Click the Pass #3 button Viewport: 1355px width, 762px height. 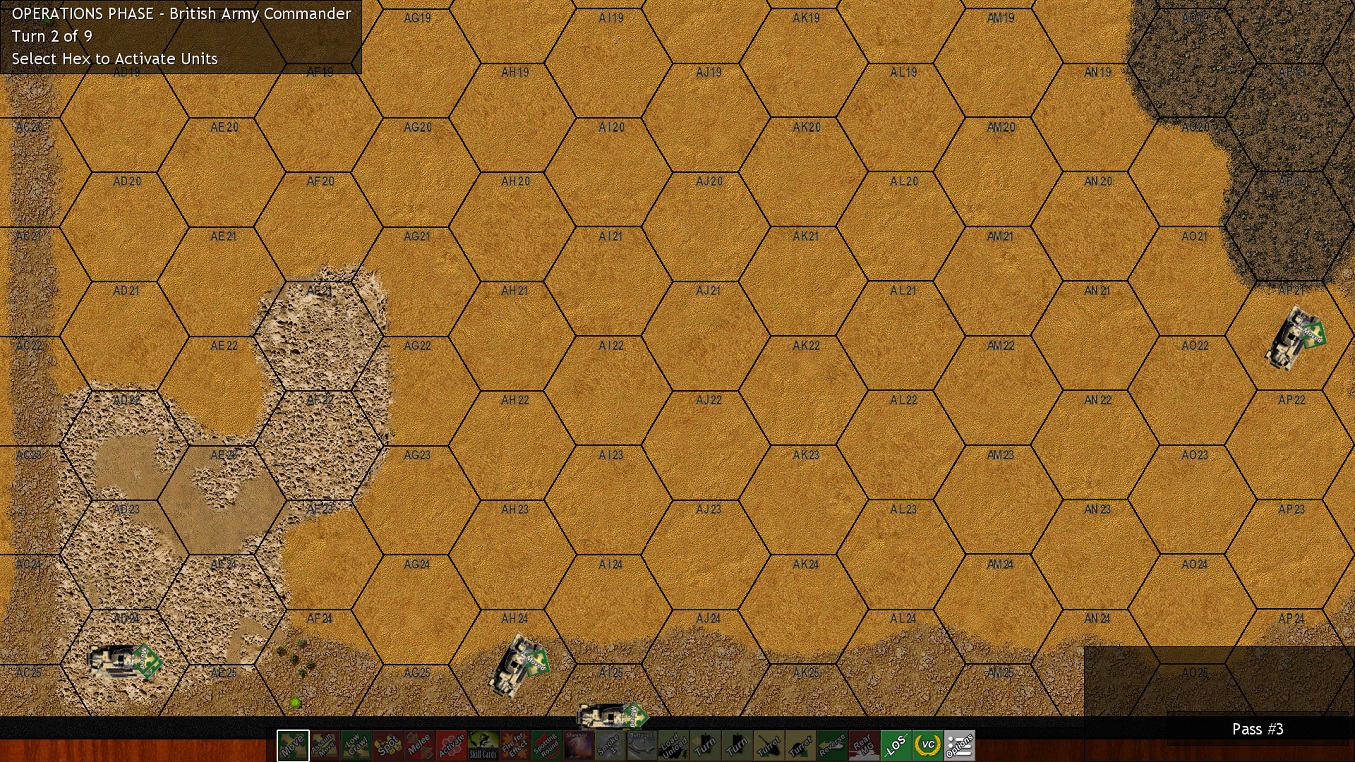[x=1257, y=729]
